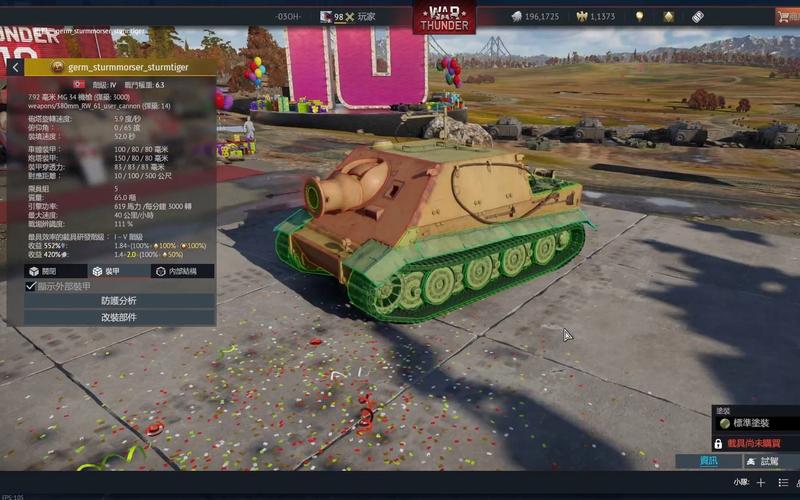800x500 pixels.
Task: Click the 改裝部件 modifications button
Action: pyautogui.click(x=119, y=317)
